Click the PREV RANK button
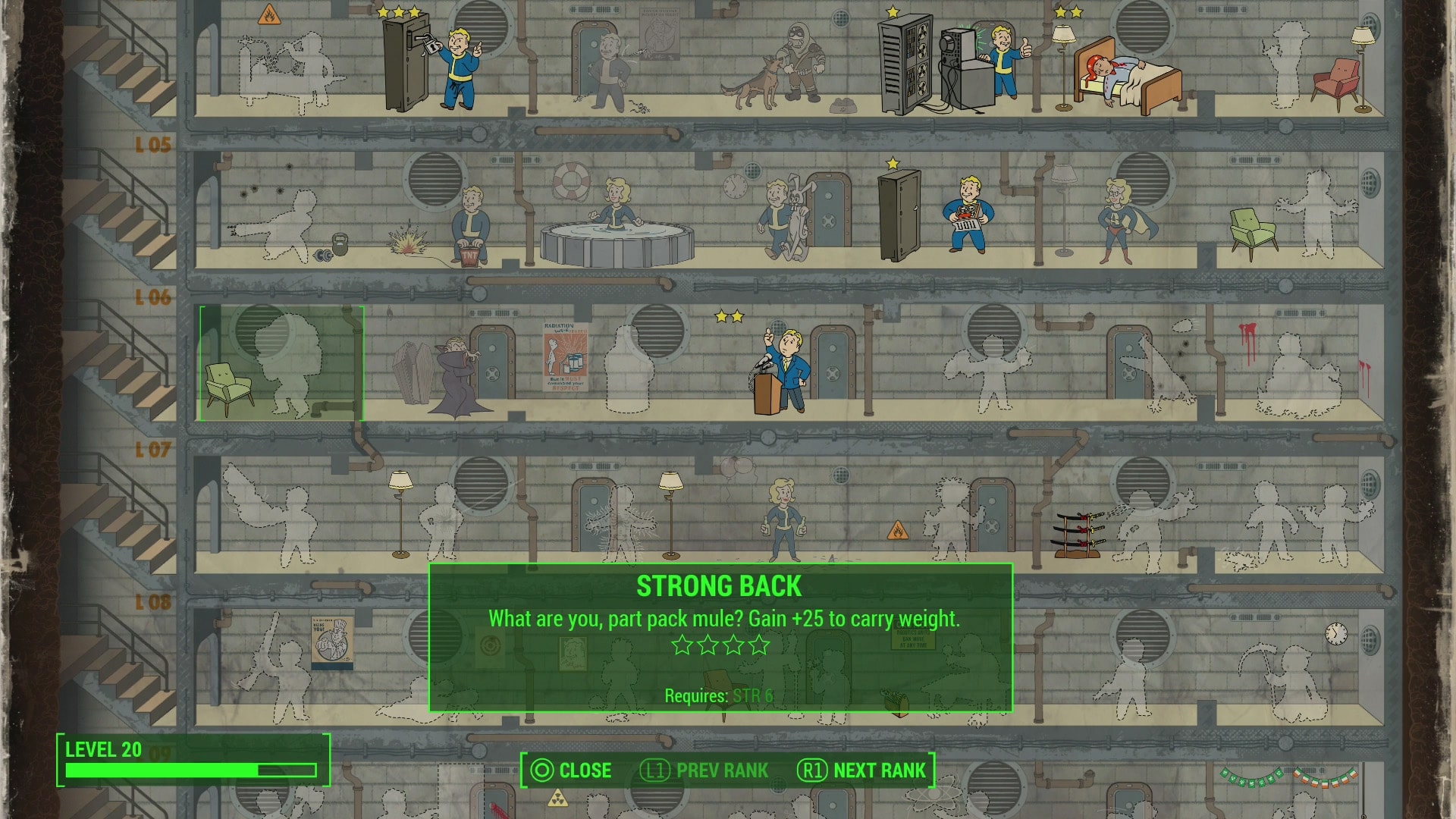Image resolution: width=1456 pixels, height=819 pixels. pos(720,770)
